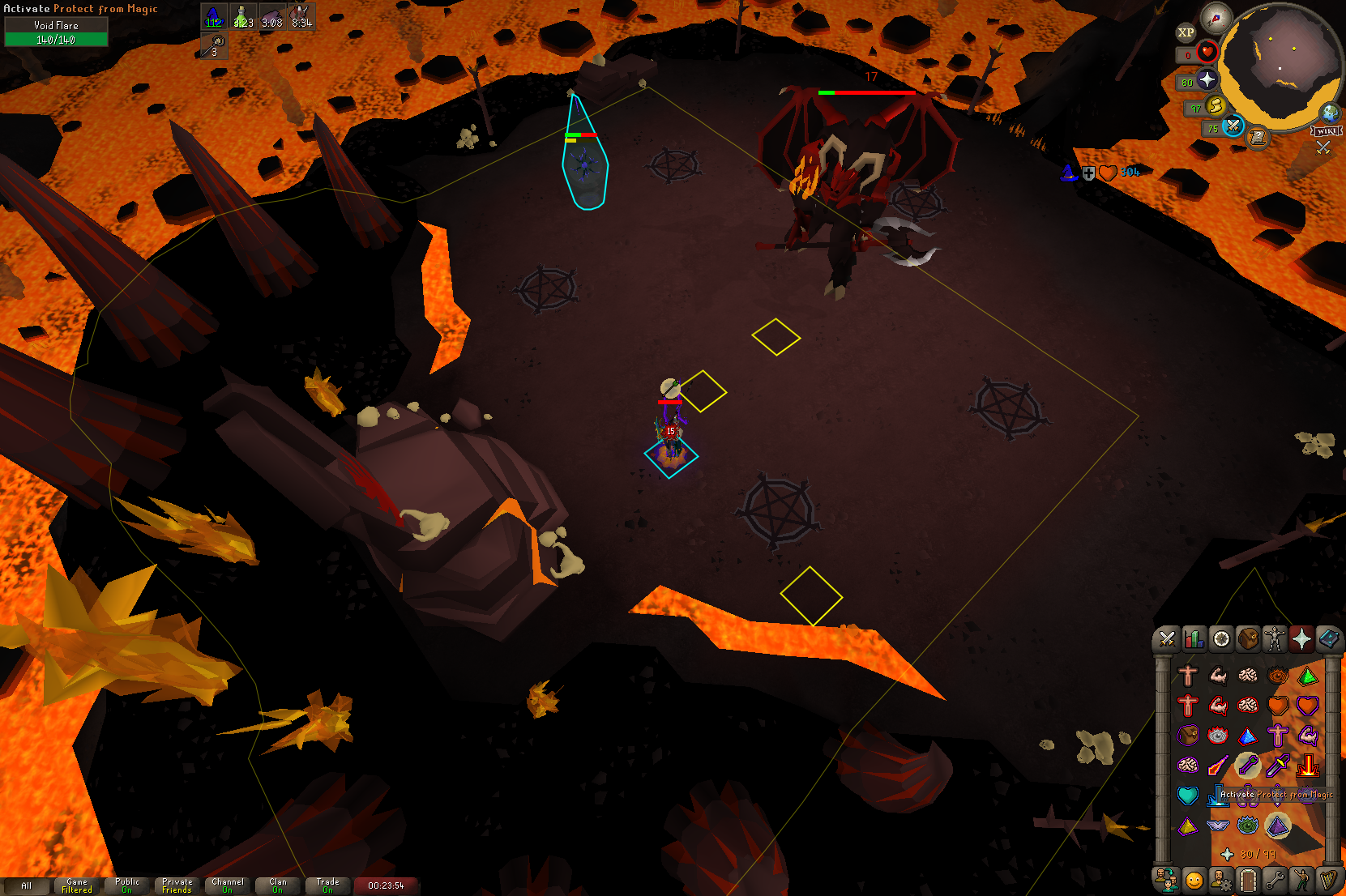Open the Settings wrench tab
The image size is (1346, 896).
pyautogui.click(x=1275, y=880)
